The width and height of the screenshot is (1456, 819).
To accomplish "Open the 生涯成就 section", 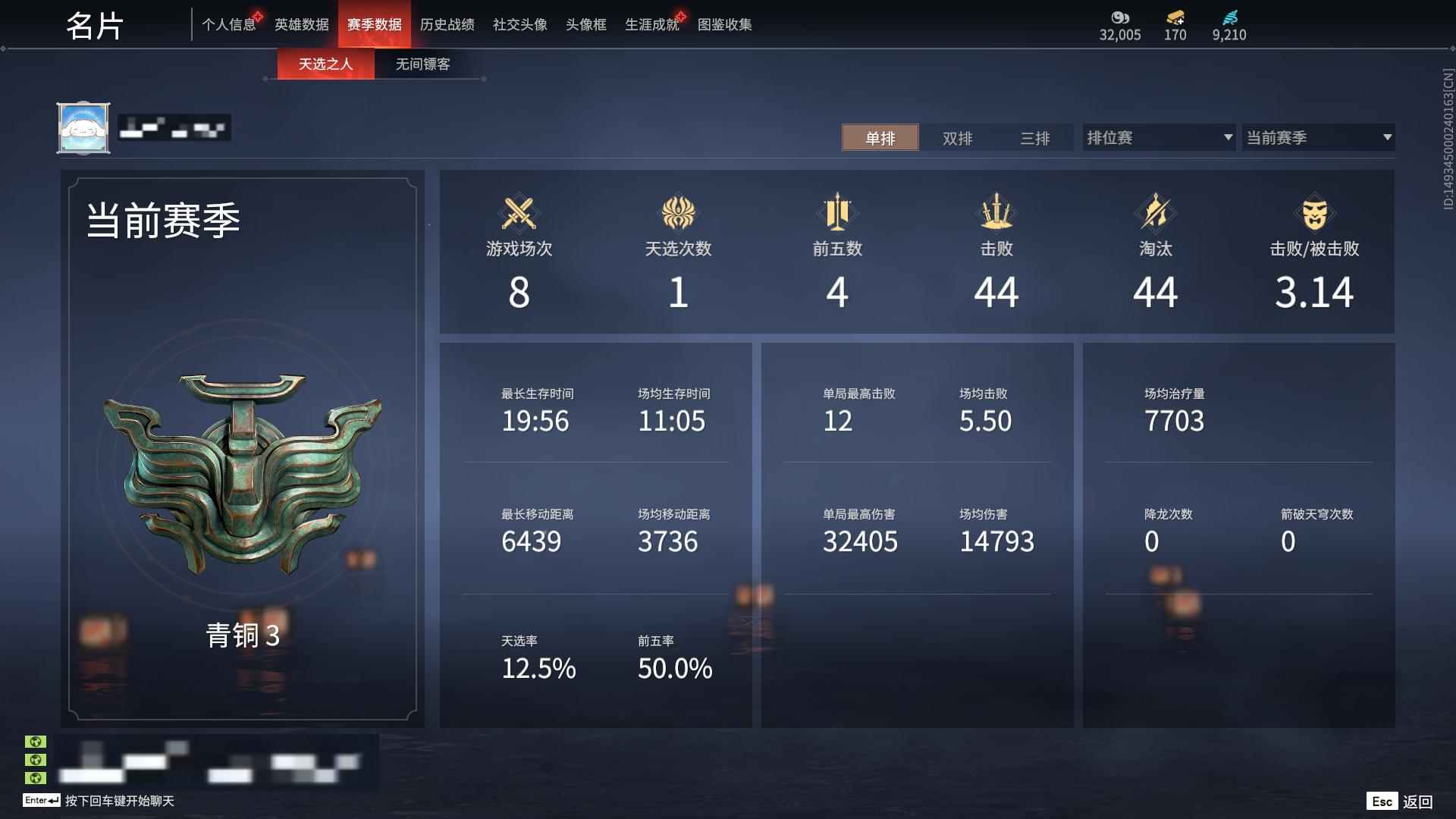I will (652, 24).
